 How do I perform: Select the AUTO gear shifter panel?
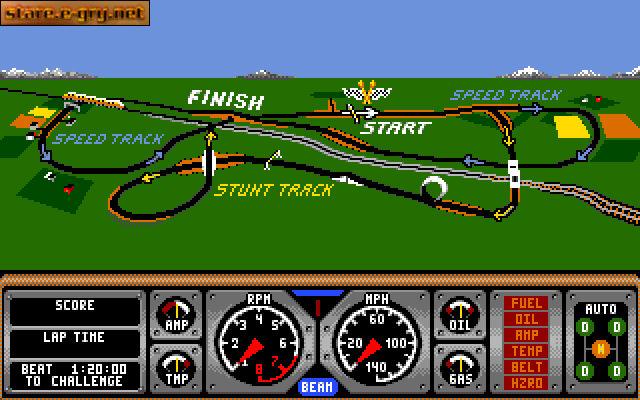[x=600, y=340]
